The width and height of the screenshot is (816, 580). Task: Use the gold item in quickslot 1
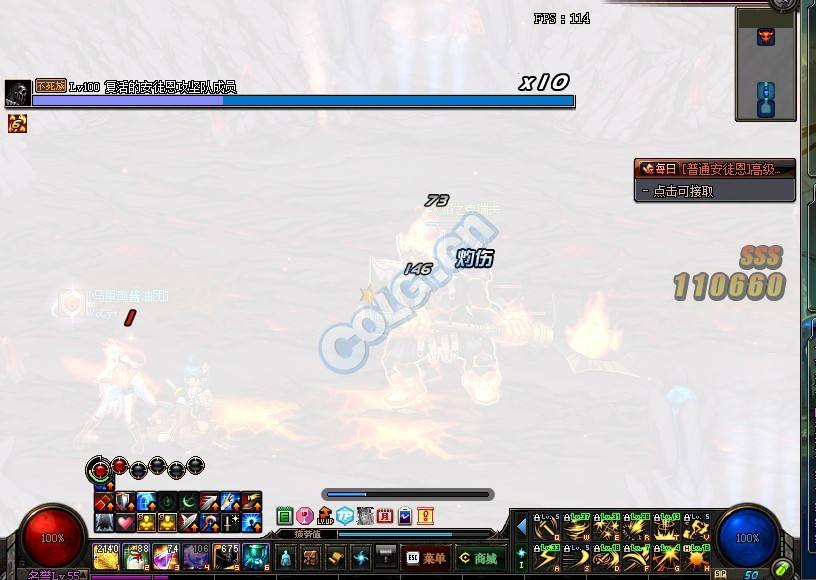point(106,557)
